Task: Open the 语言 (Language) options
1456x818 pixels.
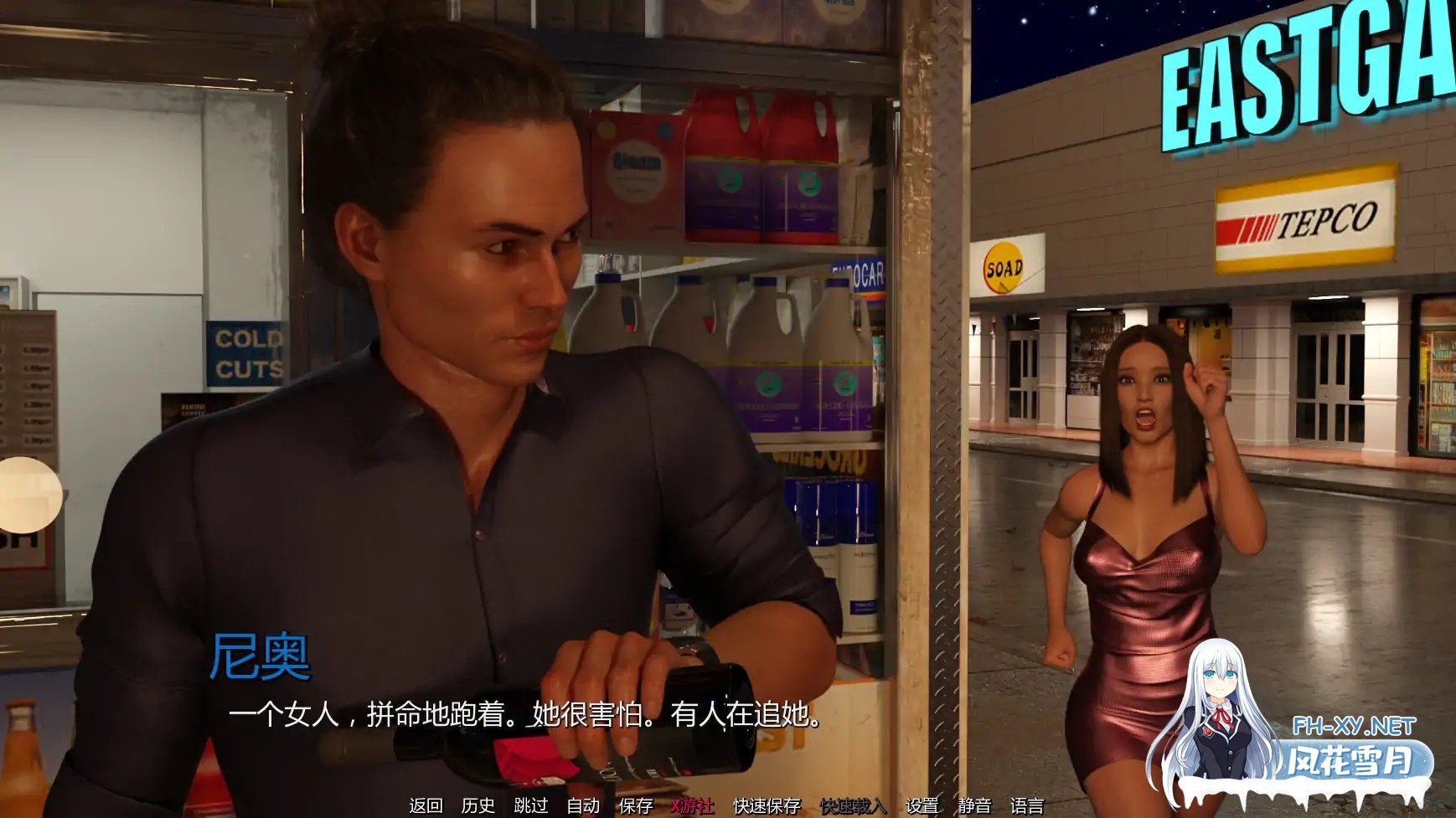Action: click(x=1026, y=805)
